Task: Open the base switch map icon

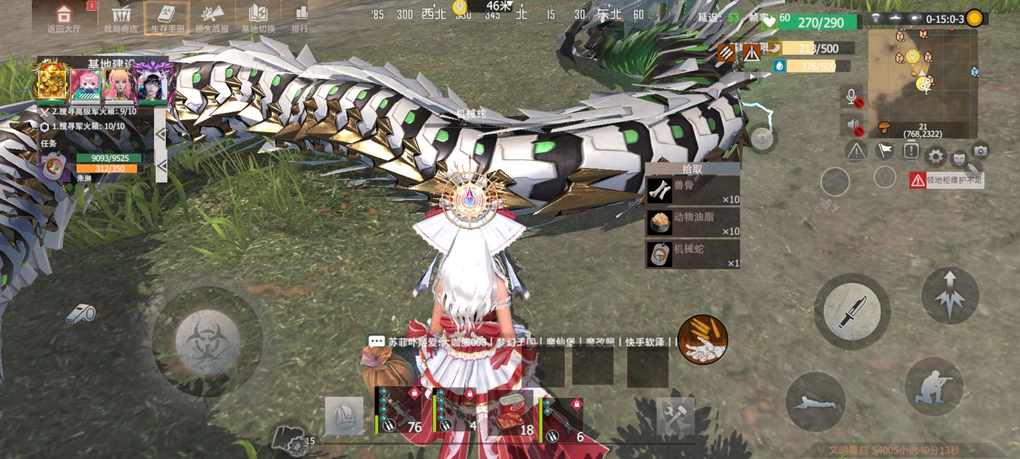Action: pyautogui.click(x=257, y=15)
